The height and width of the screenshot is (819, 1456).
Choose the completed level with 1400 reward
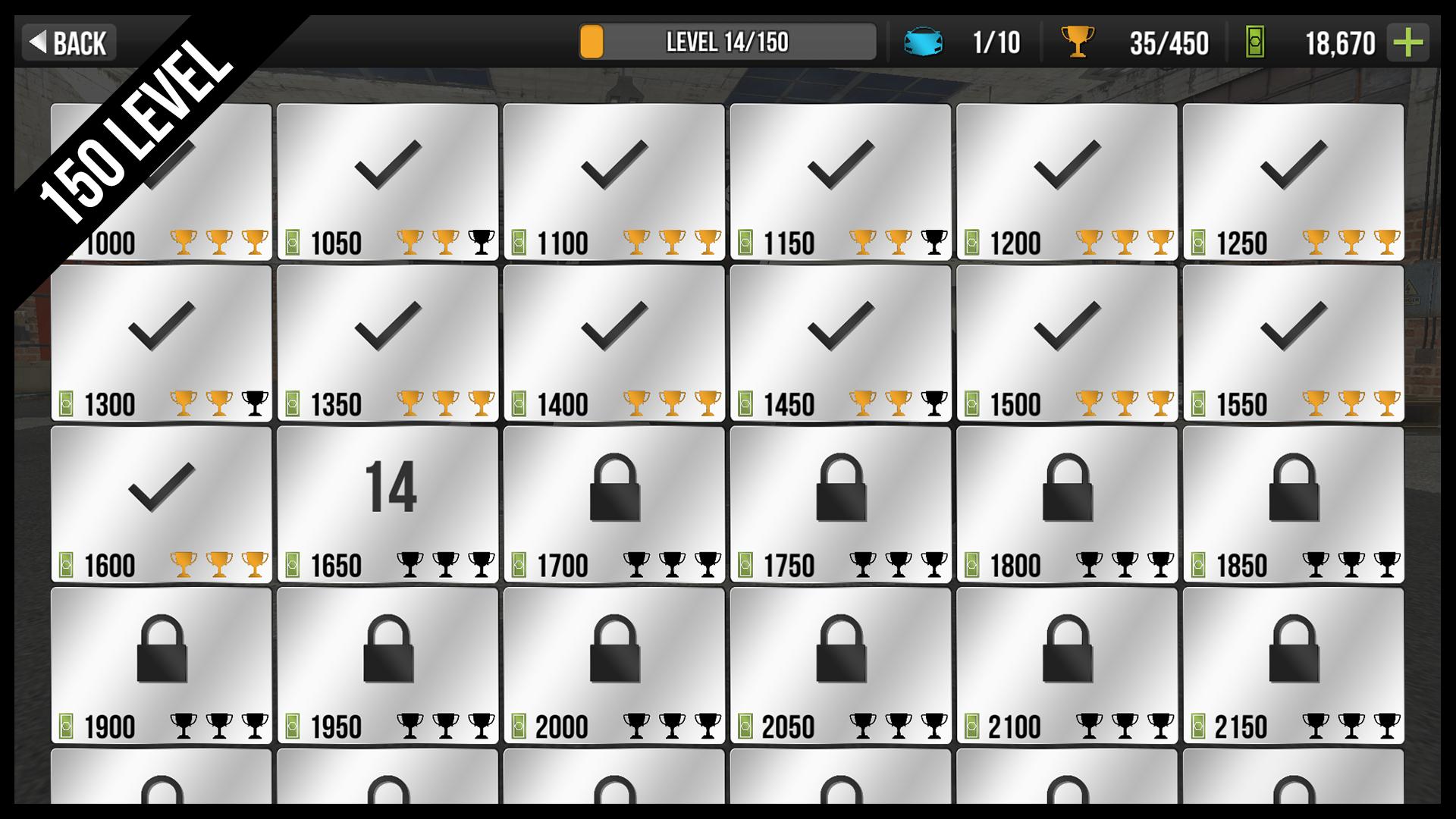coord(613,343)
